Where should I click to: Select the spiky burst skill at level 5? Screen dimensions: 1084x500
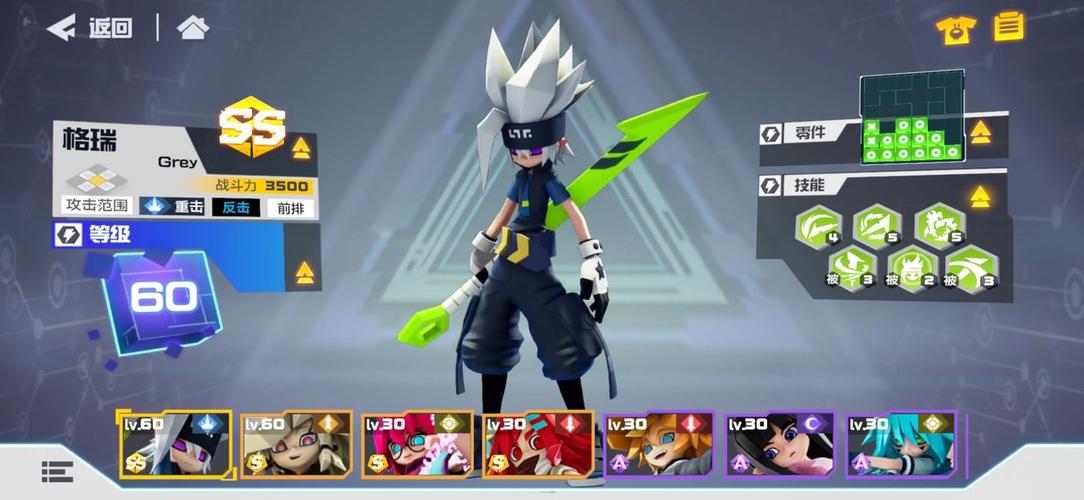tap(938, 226)
